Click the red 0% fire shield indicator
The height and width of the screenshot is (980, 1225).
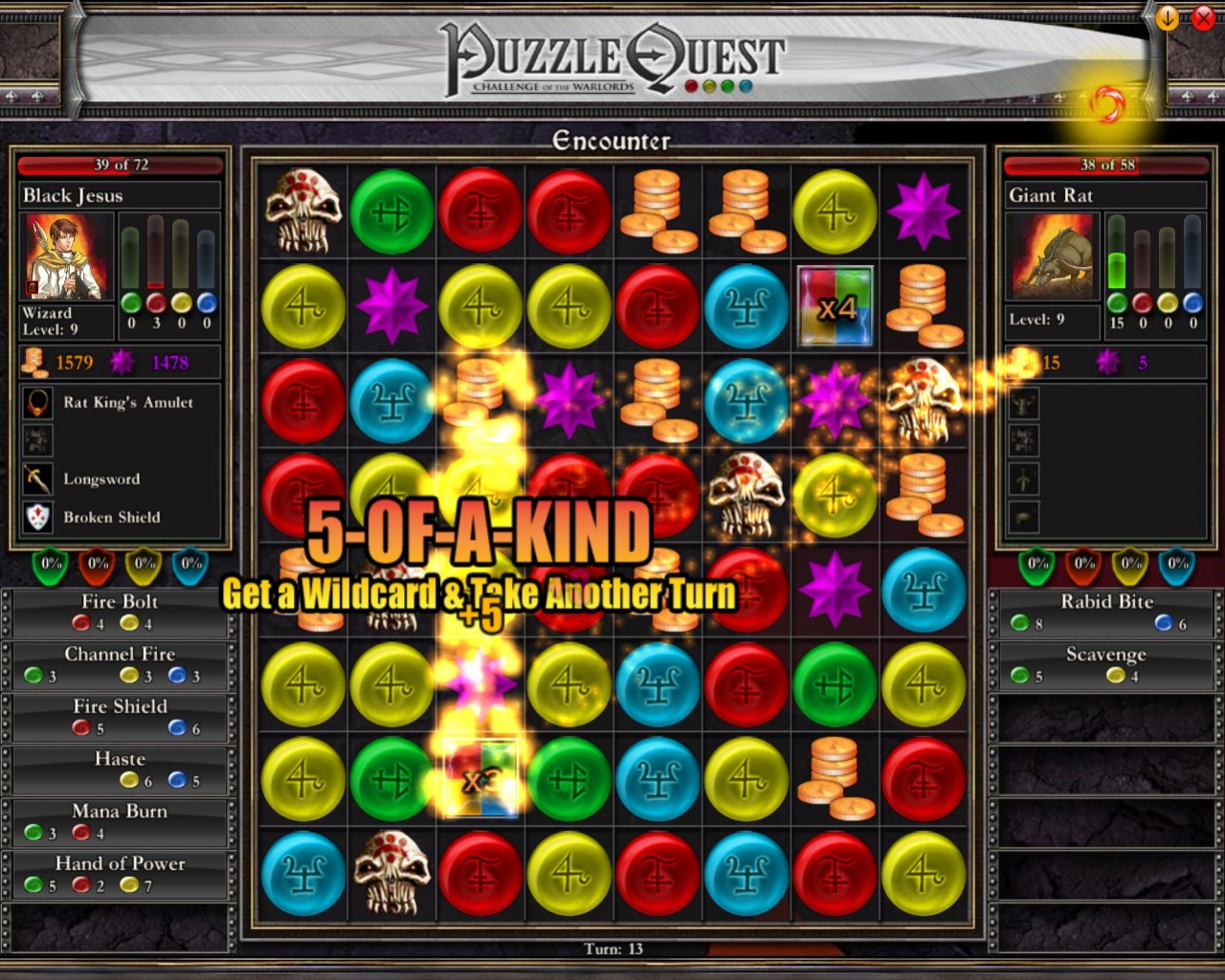coord(96,566)
